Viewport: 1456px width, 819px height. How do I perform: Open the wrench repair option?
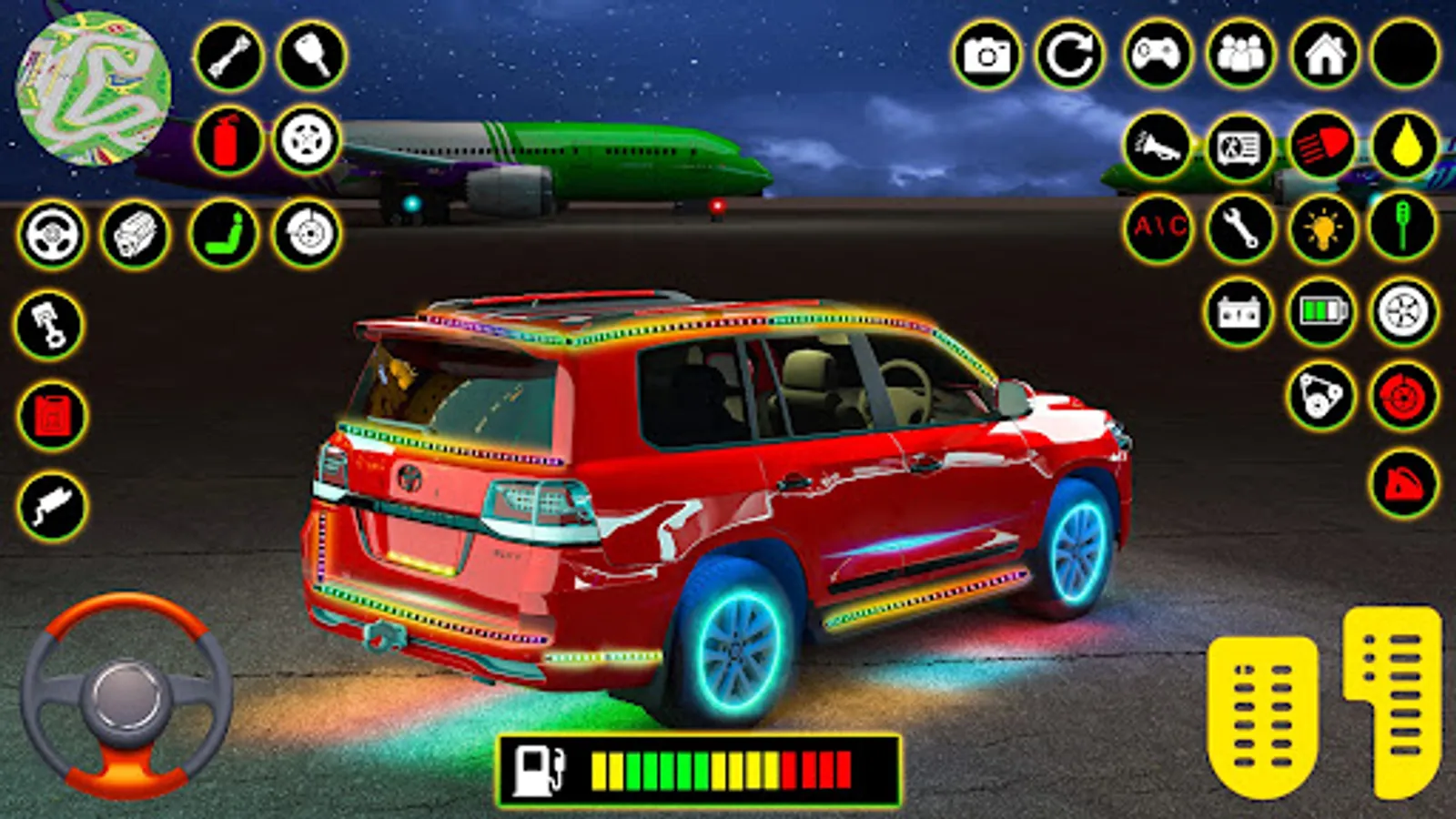(1240, 227)
